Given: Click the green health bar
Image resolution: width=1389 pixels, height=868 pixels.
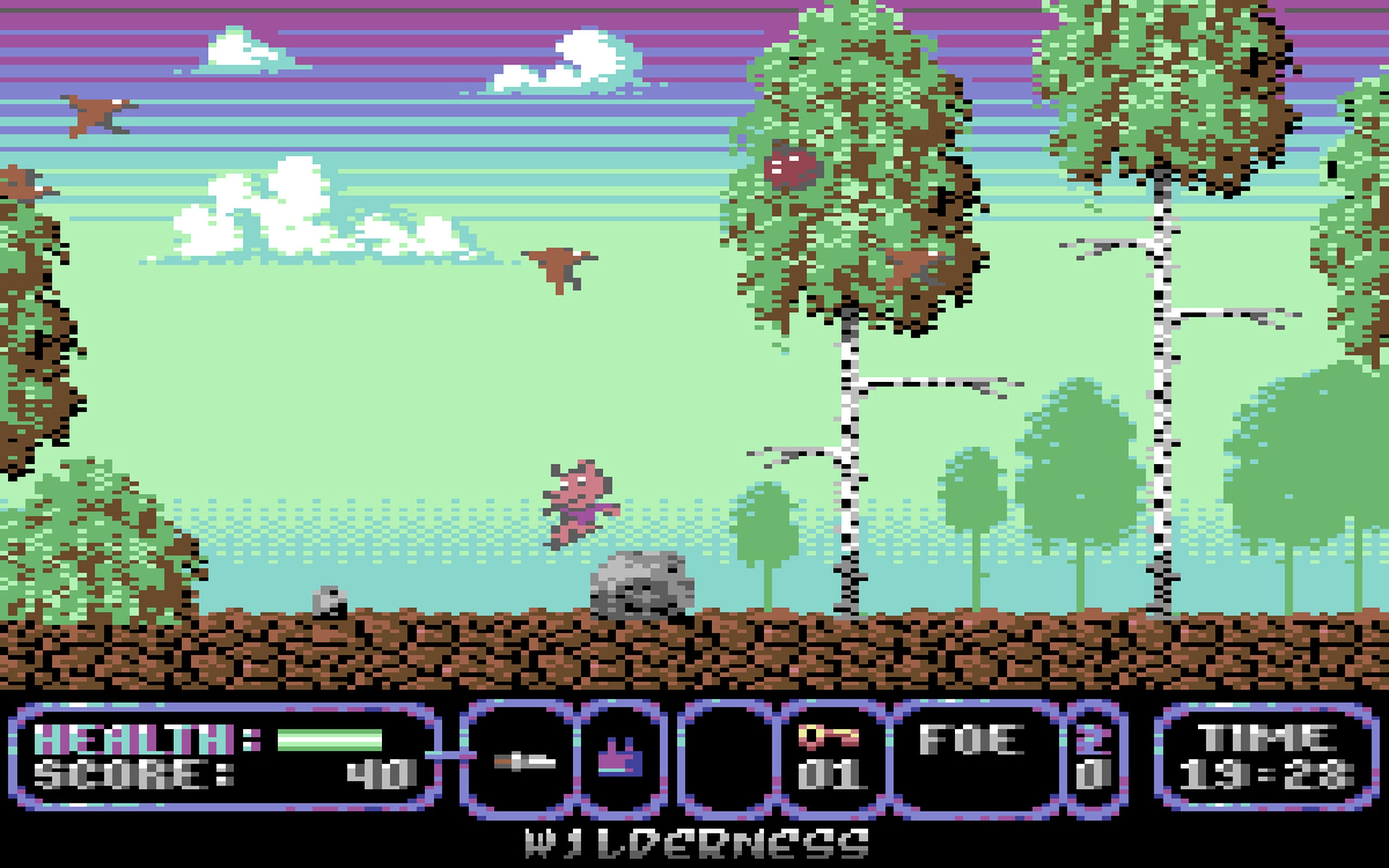Looking at the screenshot, I should 330,741.
